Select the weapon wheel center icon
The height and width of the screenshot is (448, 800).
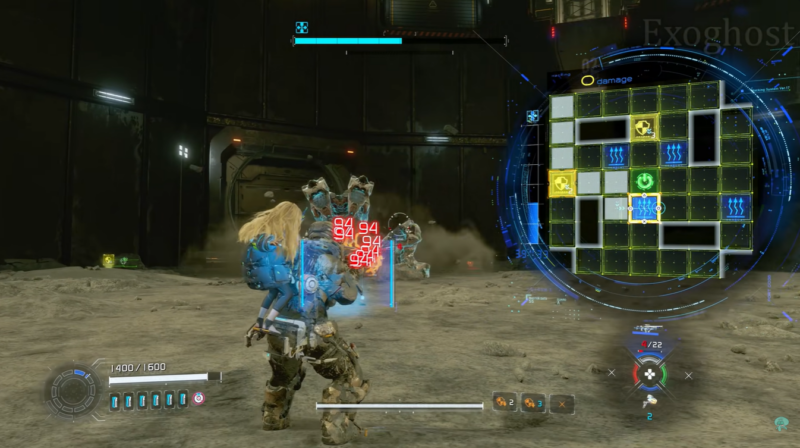click(649, 376)
